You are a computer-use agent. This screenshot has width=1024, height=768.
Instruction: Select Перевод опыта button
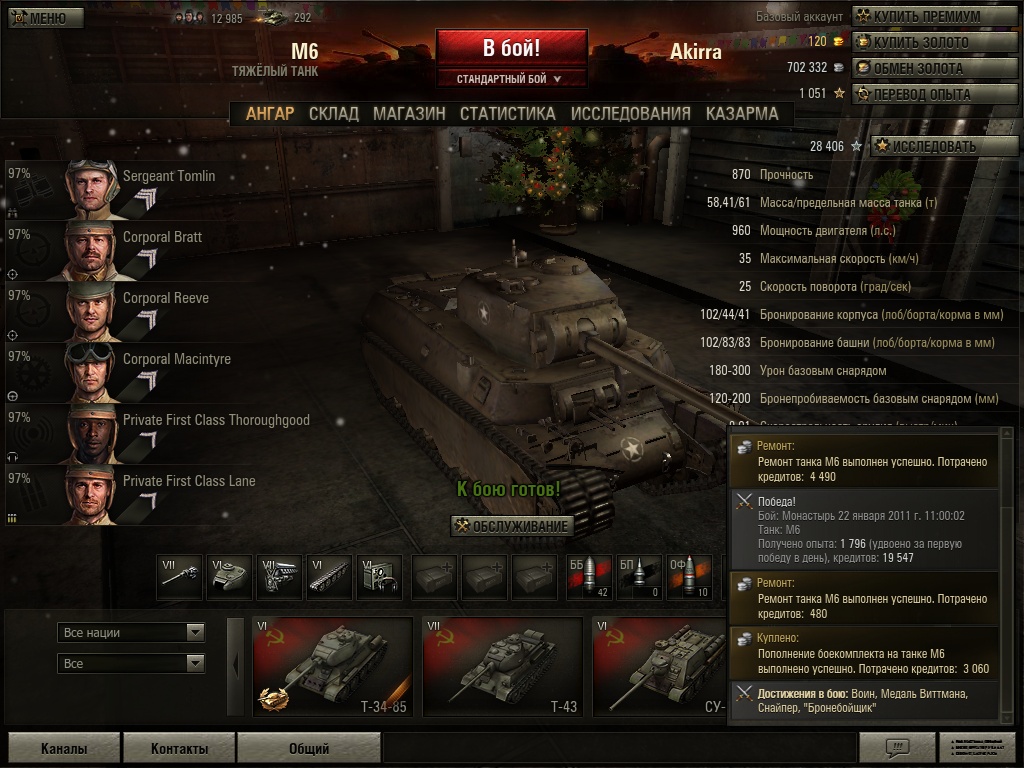click(926, 95)
